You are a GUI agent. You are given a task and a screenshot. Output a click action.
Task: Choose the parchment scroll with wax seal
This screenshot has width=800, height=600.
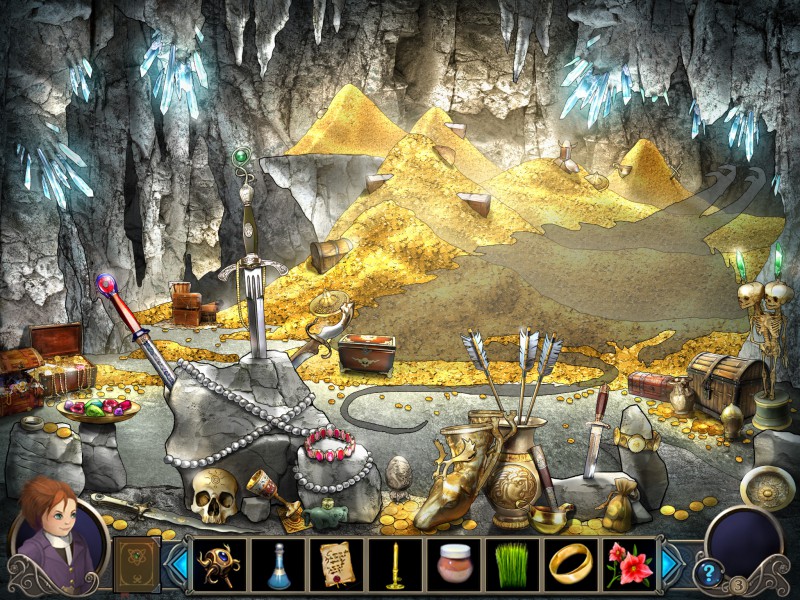pos(335,565)
